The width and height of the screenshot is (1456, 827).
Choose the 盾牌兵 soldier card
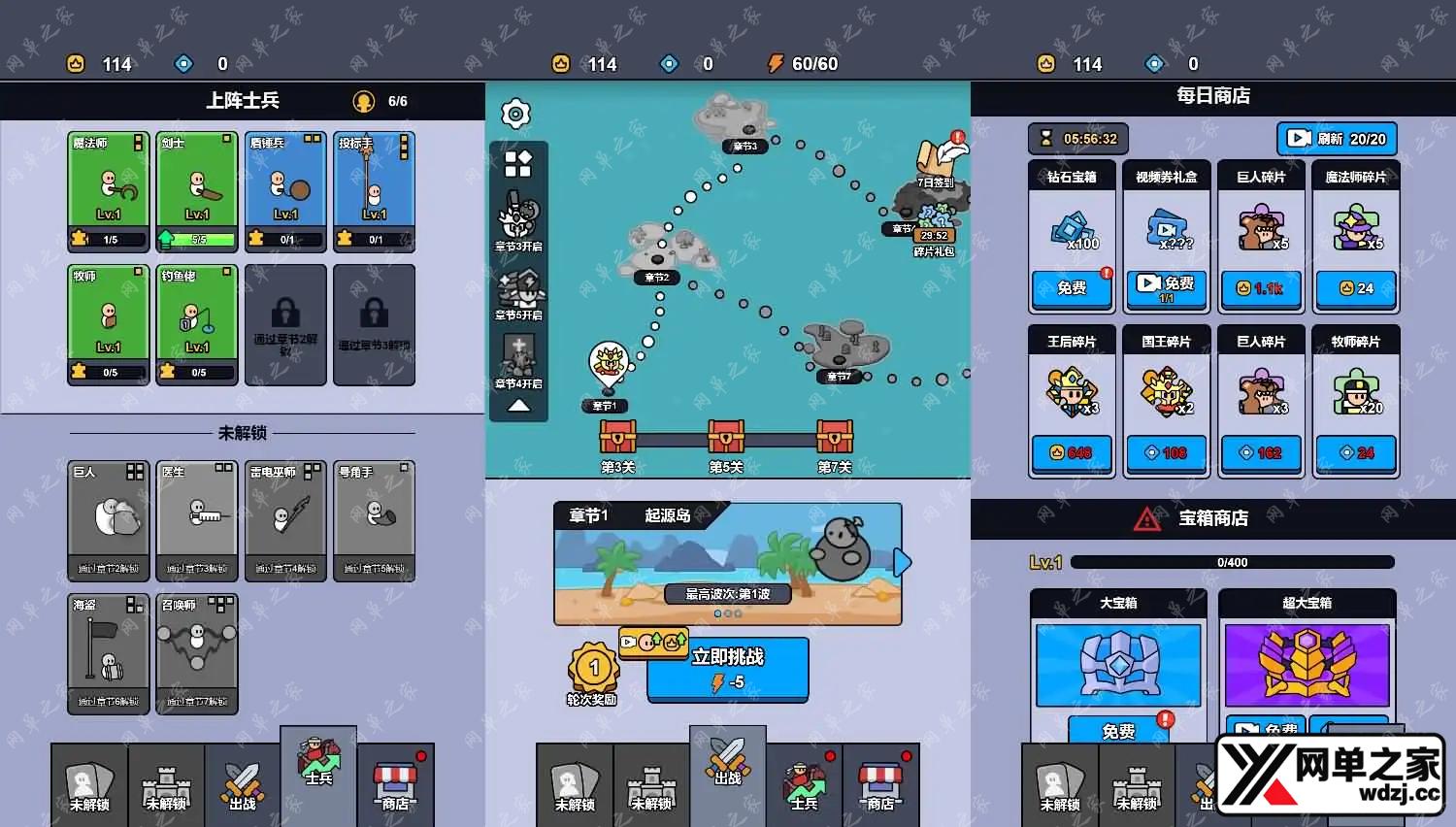click(285, 191)
